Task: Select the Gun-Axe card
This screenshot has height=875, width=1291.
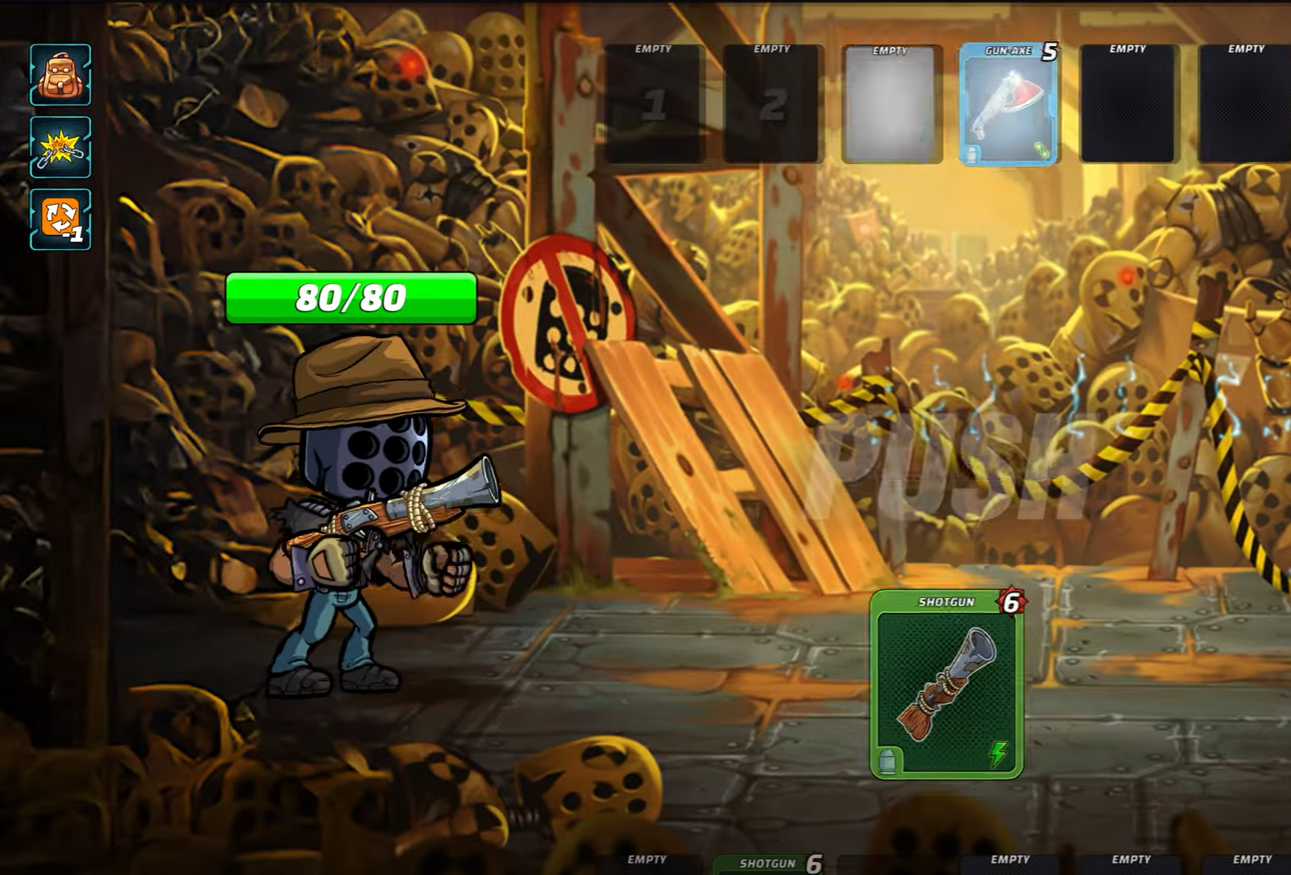Action: pos(1008,104)
